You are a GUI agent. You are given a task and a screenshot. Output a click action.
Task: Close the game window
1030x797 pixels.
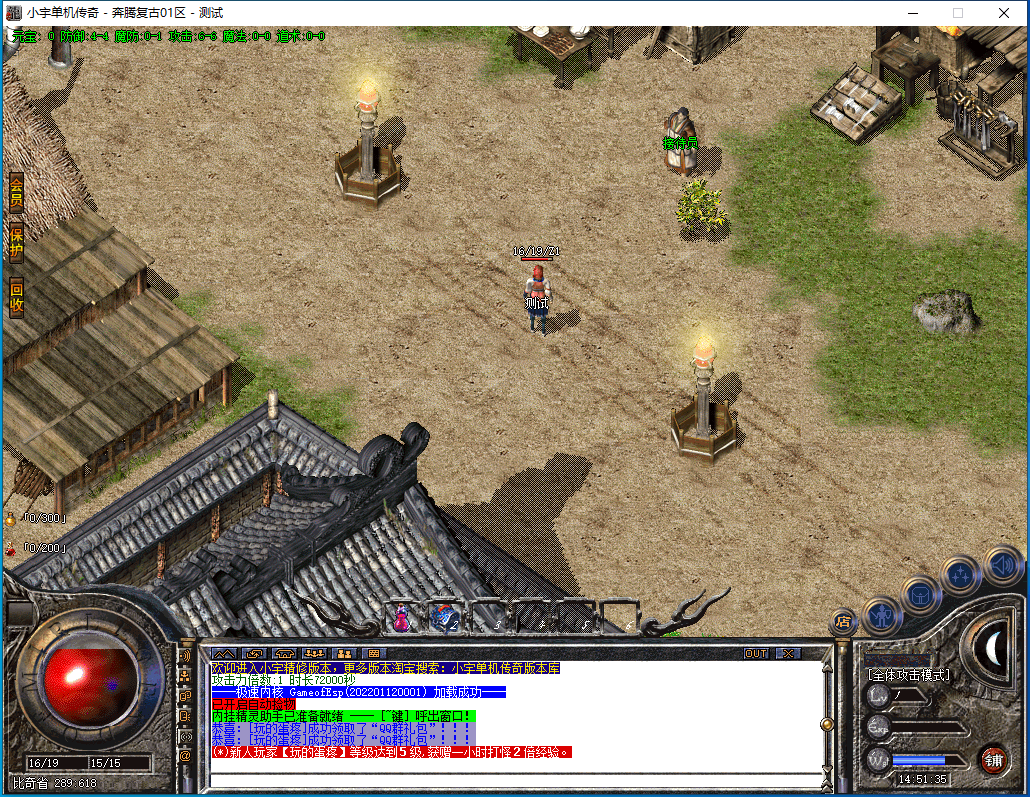click(1004, 13)
